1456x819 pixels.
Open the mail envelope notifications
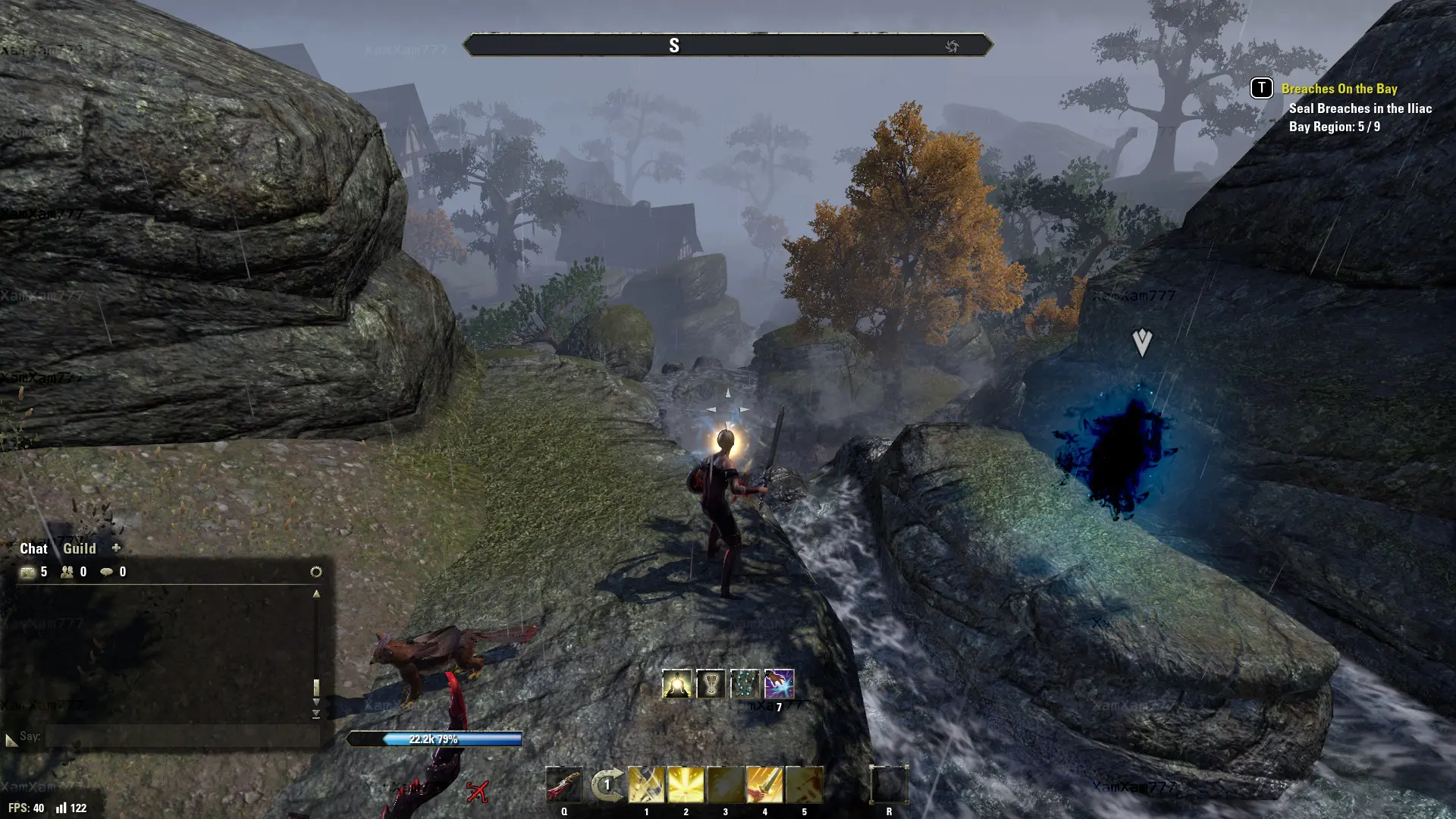point(28,572)
